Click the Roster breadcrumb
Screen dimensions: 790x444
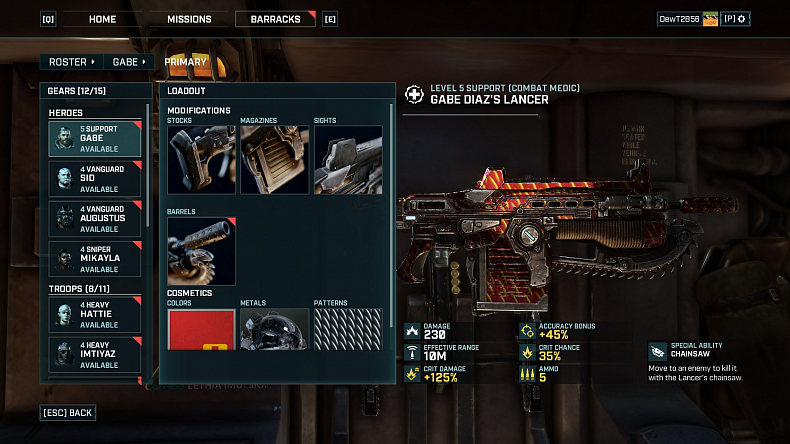click(70, 62)
